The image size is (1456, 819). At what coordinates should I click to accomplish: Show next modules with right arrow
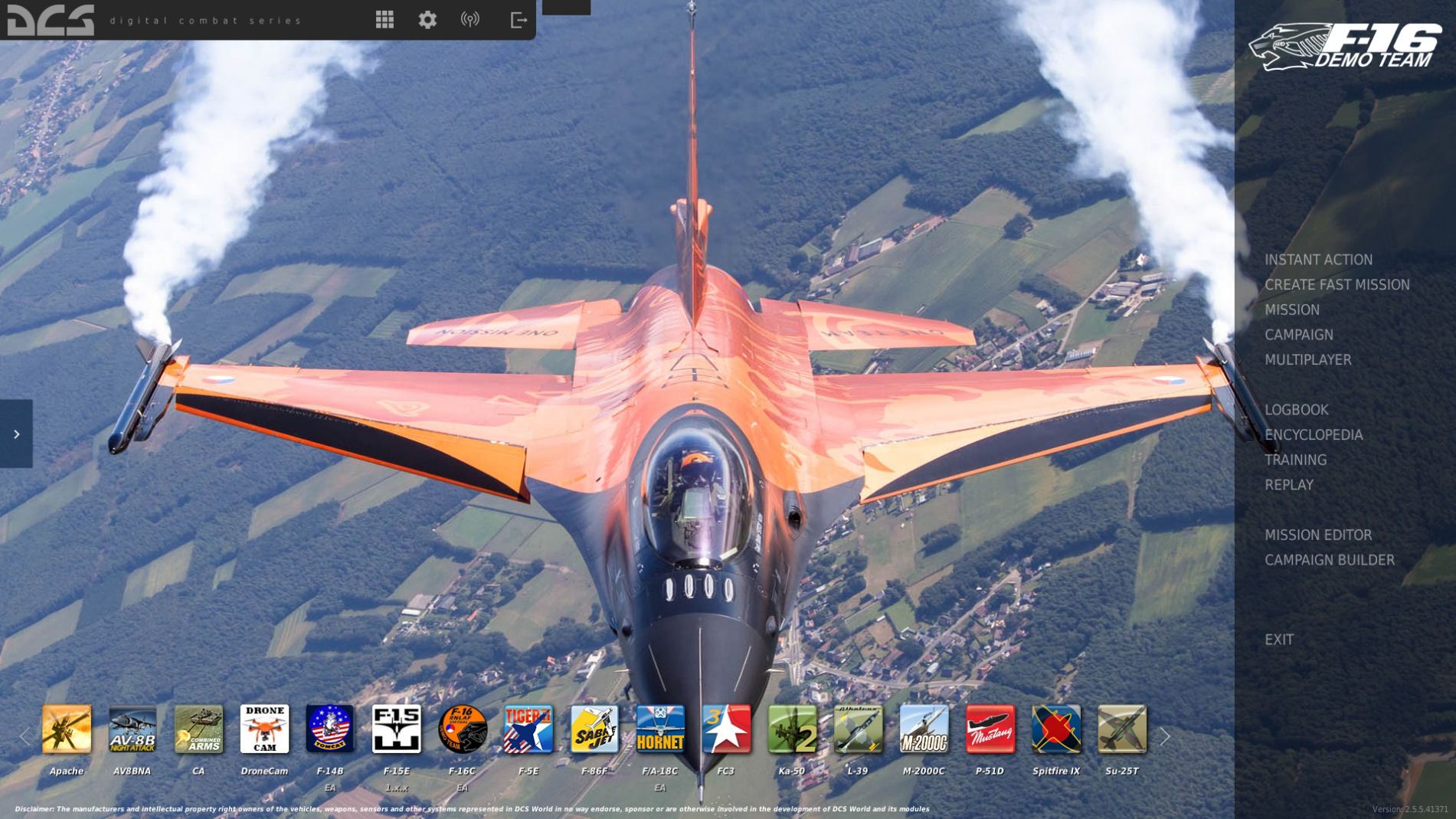[1164, 737]
